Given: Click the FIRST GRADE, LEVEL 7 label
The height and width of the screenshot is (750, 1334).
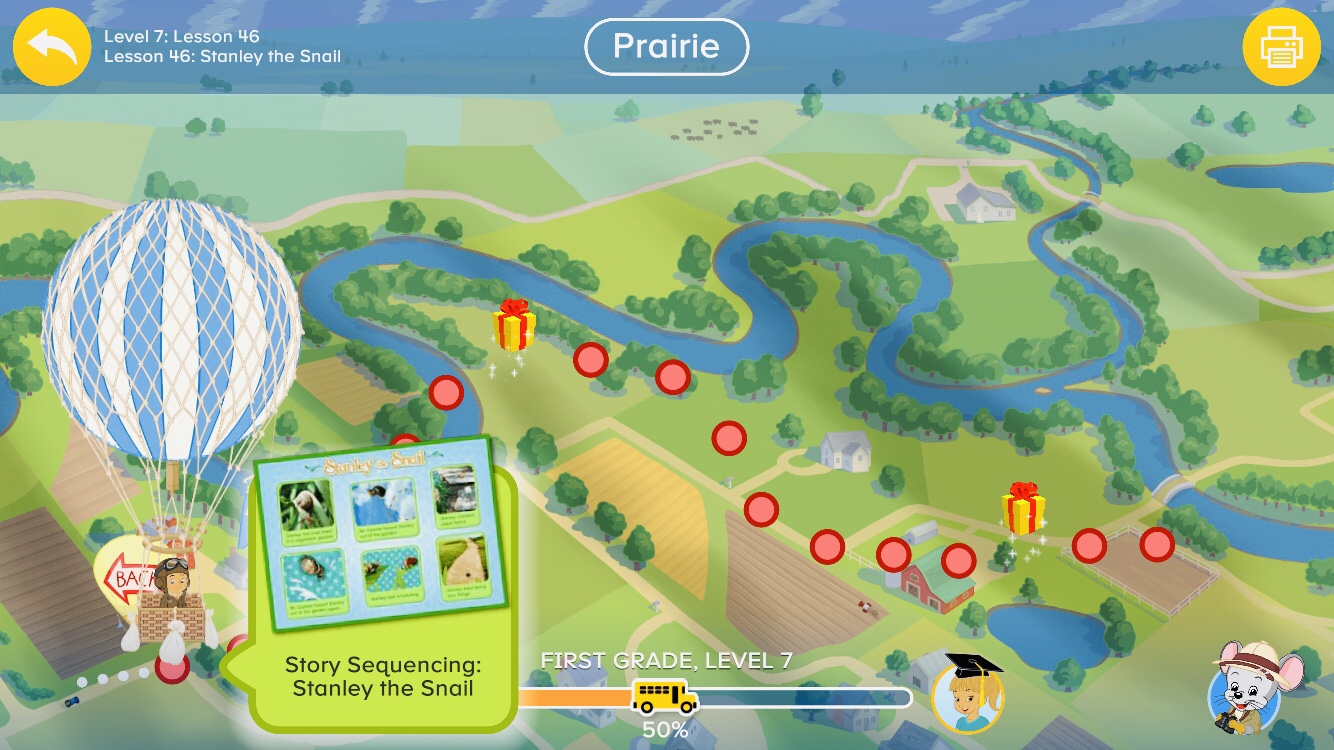Looking at the screenshot, I should [667, 660].
